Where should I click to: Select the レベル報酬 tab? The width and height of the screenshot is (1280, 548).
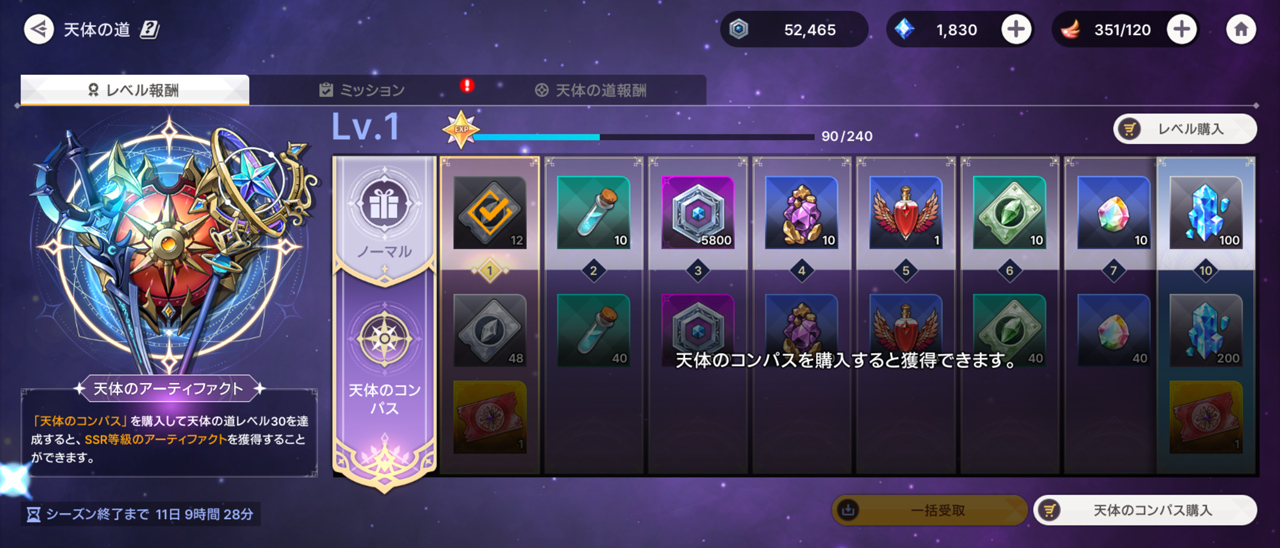[135, 90]
